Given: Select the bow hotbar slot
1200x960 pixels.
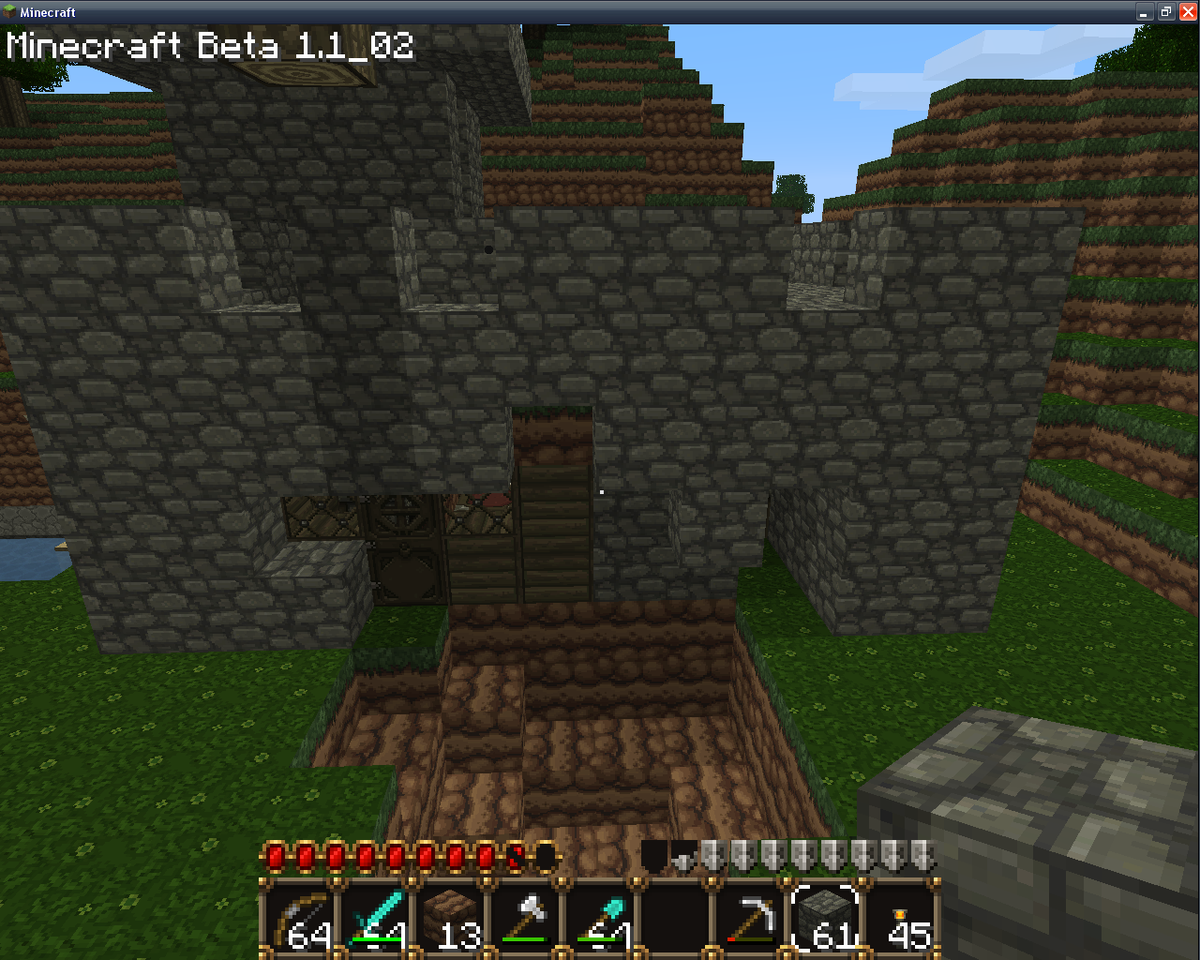Looking at the screenshot, I should coord(299,915).
